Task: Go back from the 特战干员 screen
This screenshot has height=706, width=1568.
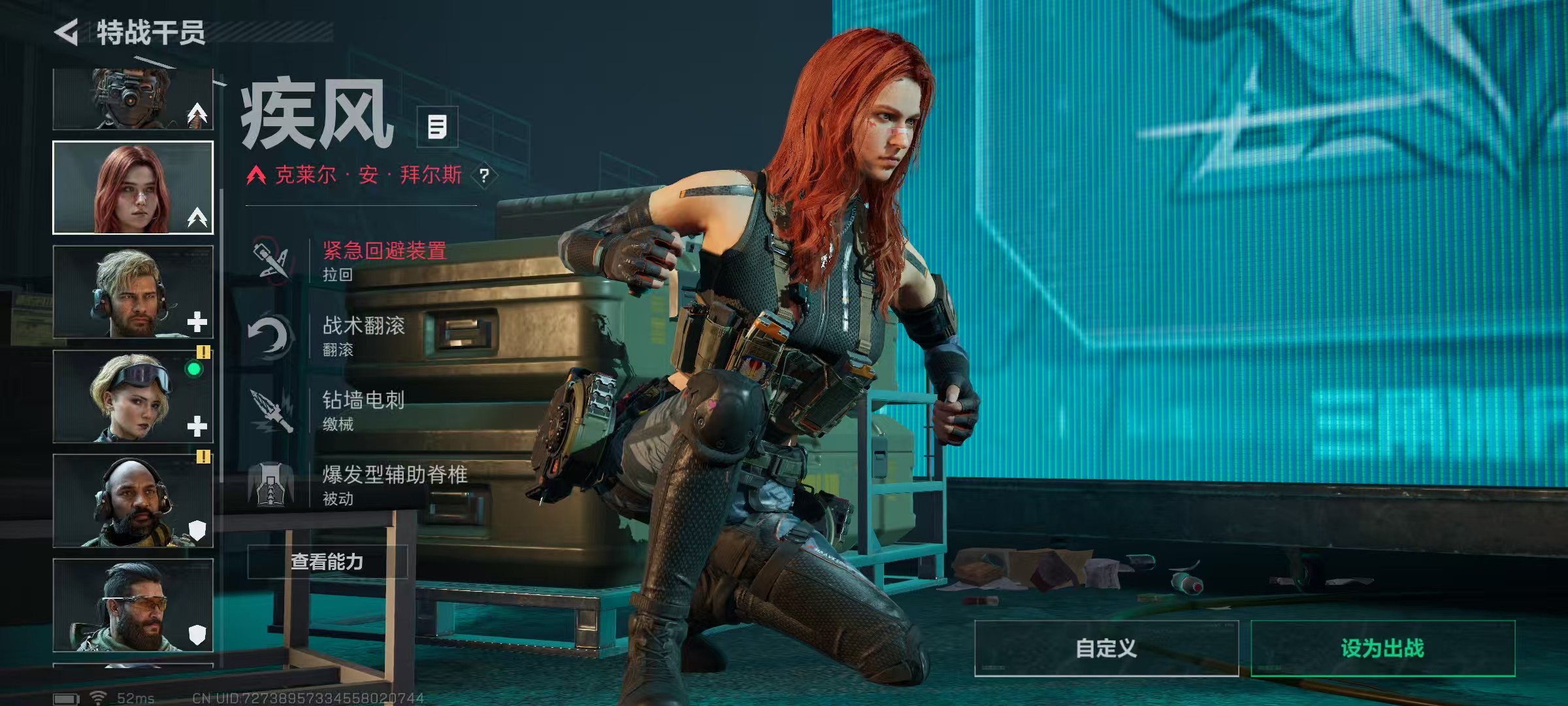Action: 67,33
